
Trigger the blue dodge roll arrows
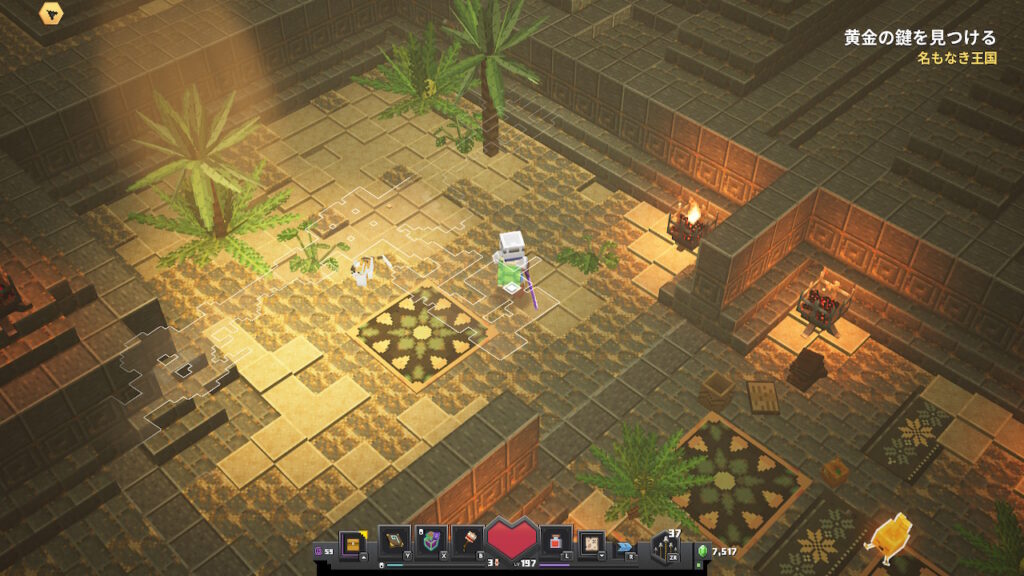626,547
